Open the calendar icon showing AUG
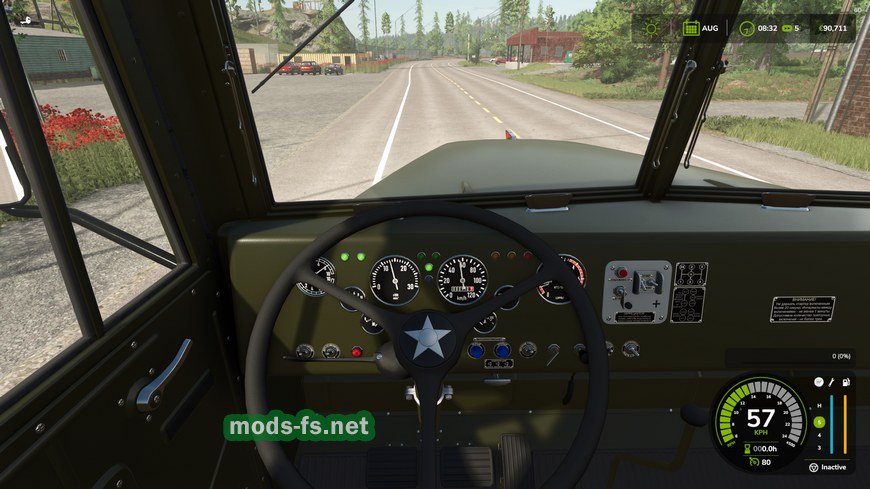Image resolution: width=870 pixels, height=489 pixels. tap(690, 28)
